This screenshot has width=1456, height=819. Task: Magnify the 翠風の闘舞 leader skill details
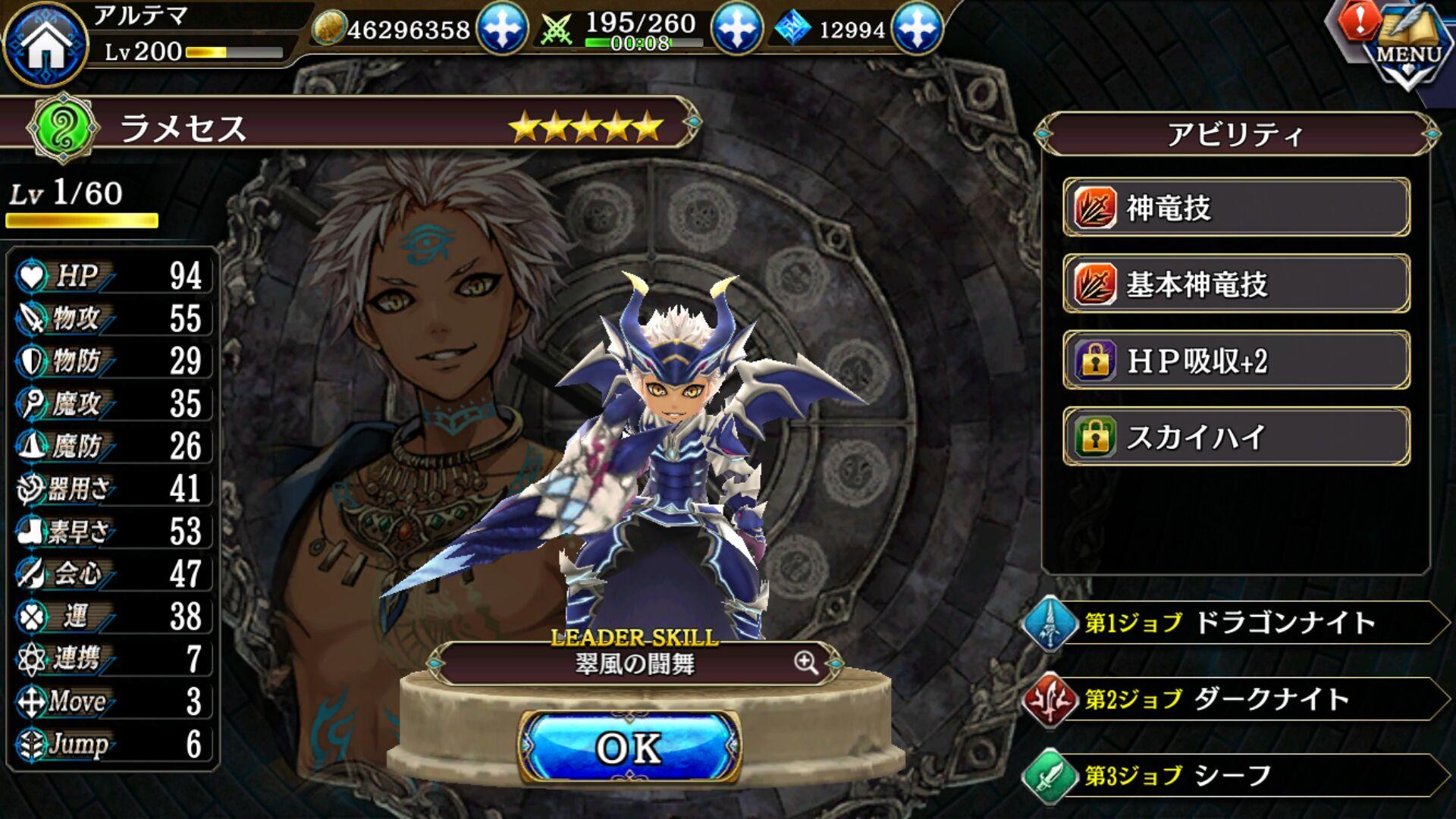[806, 663]
